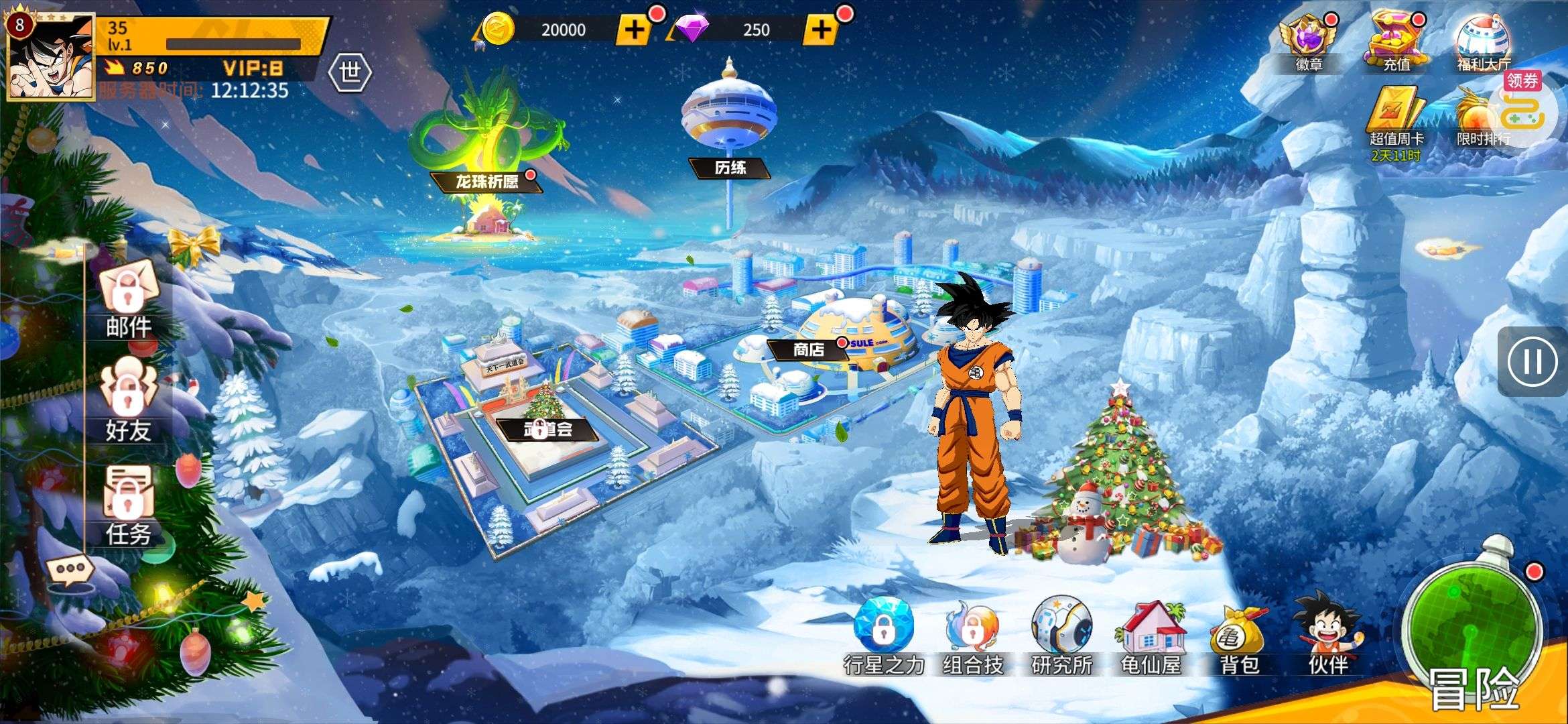The height and width of the screenshot is (724, 1568).
Task: Open the 研究所 research lab
Action: point(1062,637)
